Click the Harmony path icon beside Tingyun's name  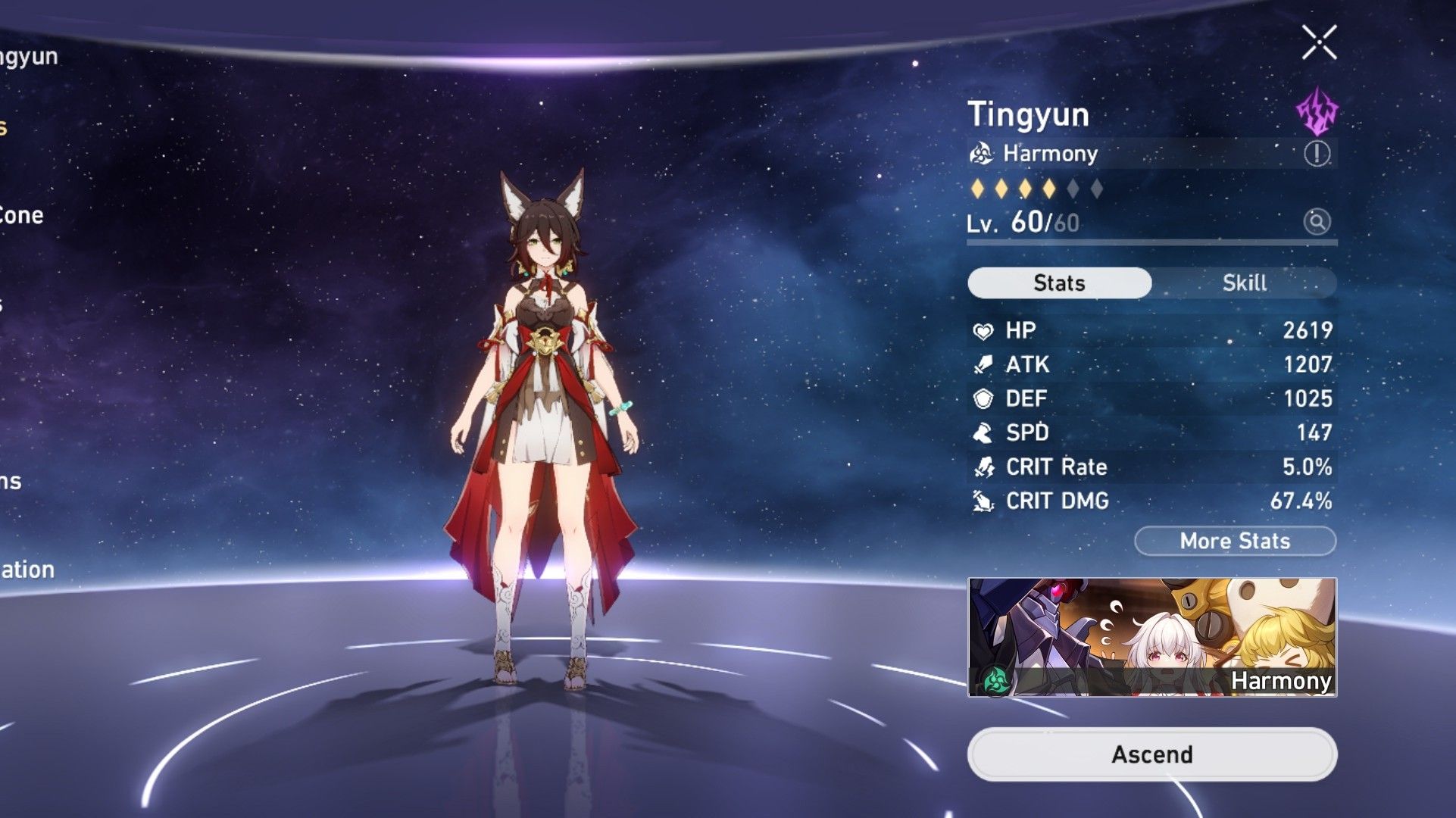pos(982,154)
